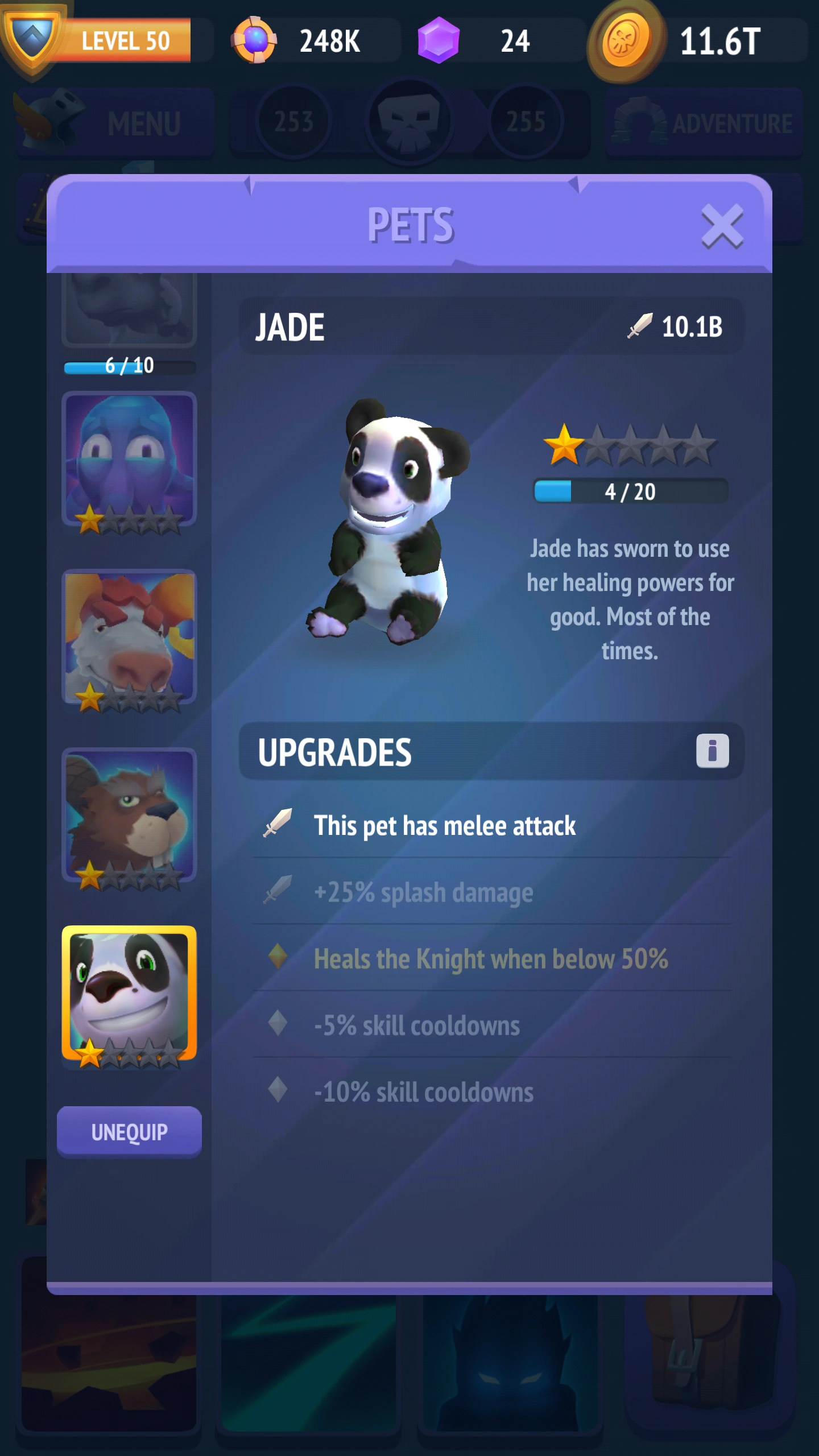
Task: Open the Upgrades info button
Action: pyautogui.click(x=714, y=752)
